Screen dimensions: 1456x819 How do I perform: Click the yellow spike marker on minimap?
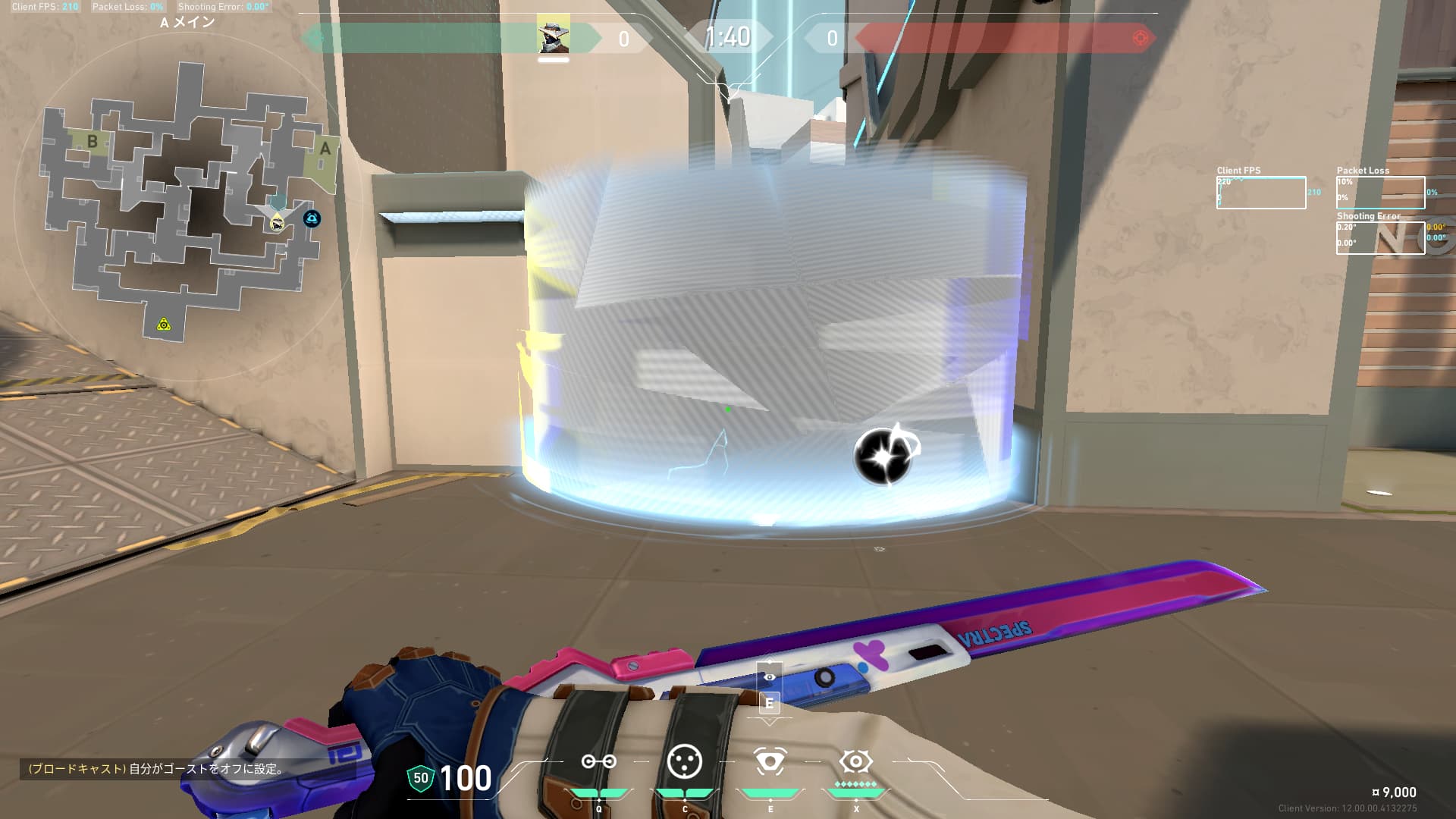click(x=164, y=325)
